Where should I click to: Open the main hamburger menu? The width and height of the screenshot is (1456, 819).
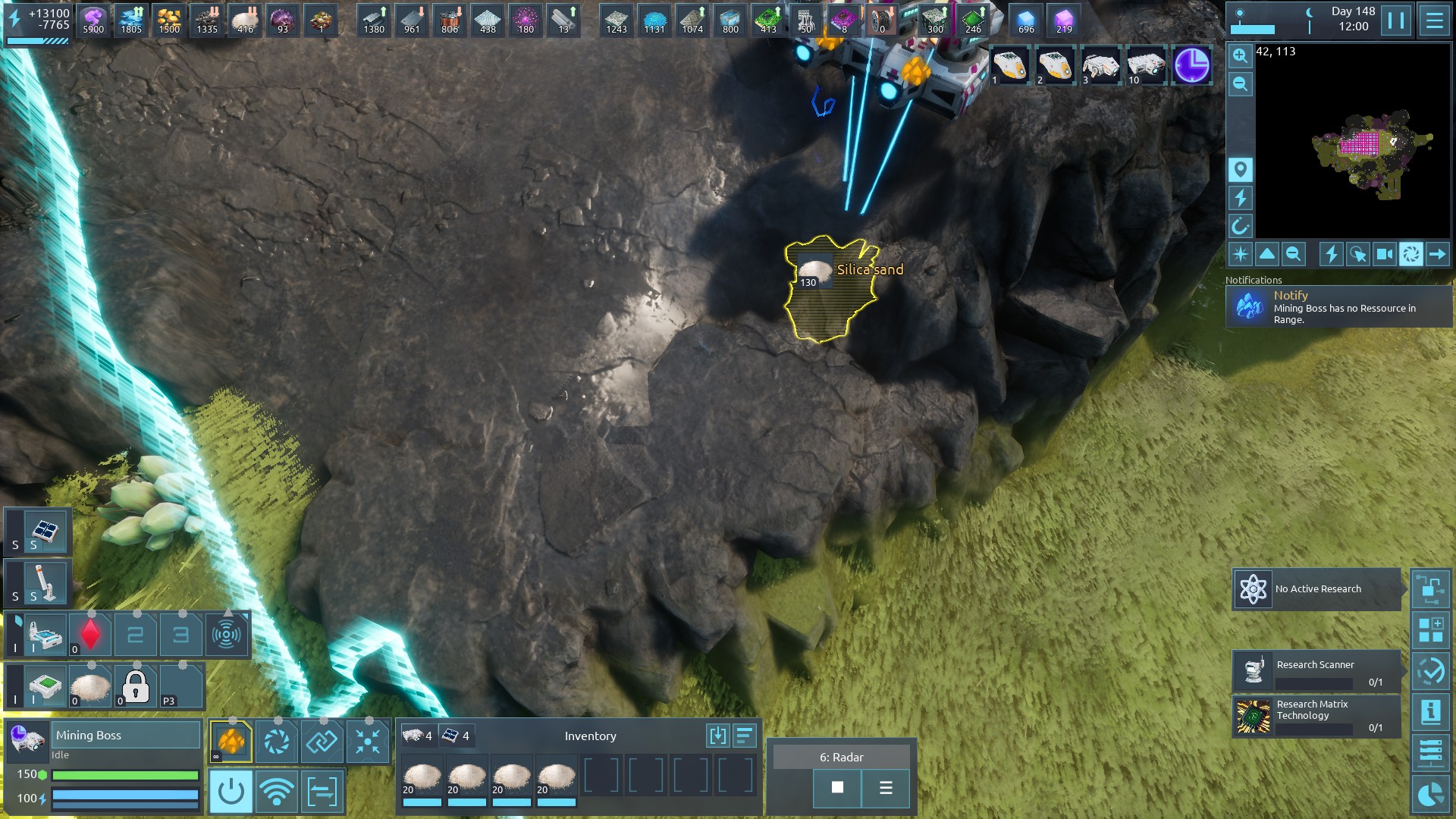pyautogui.click(x=1434, y=20)
